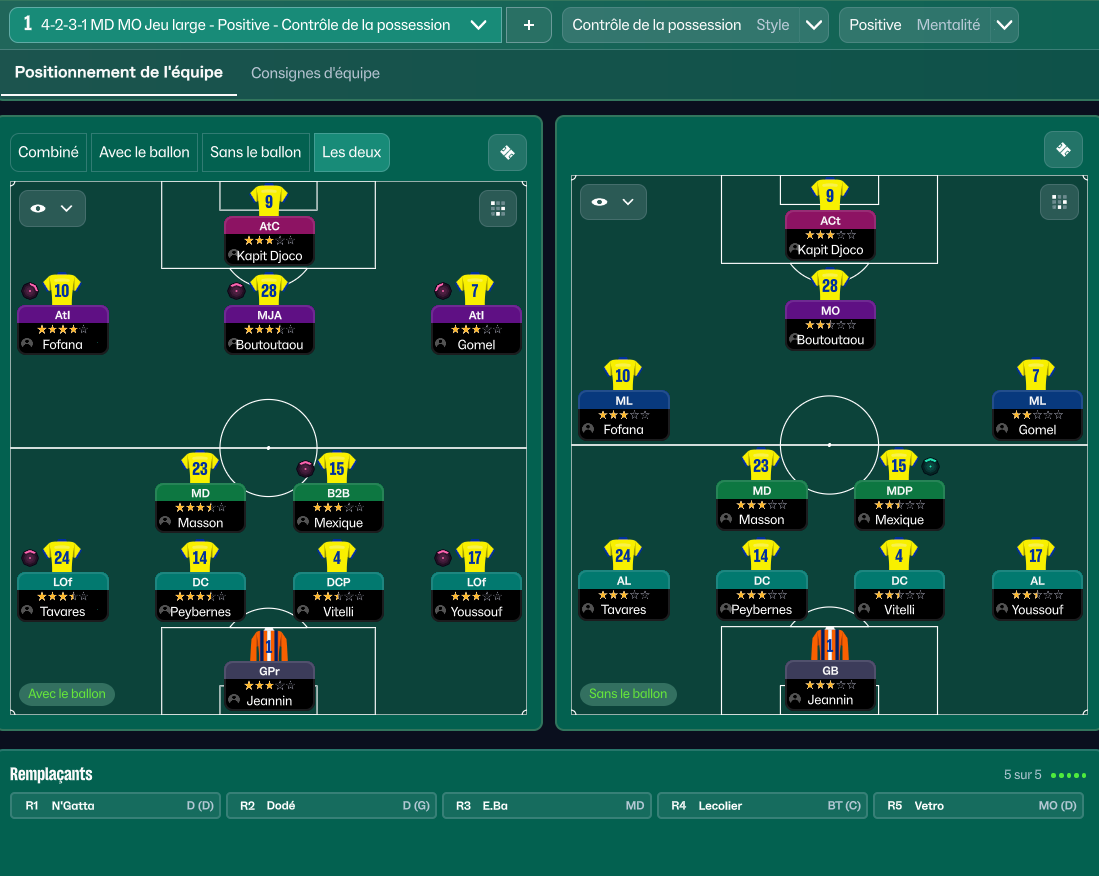The width and height of the screenshot is (1099, 876).
Task: Open the Positive Mentalité dropdown
Action: point(1003,25)
